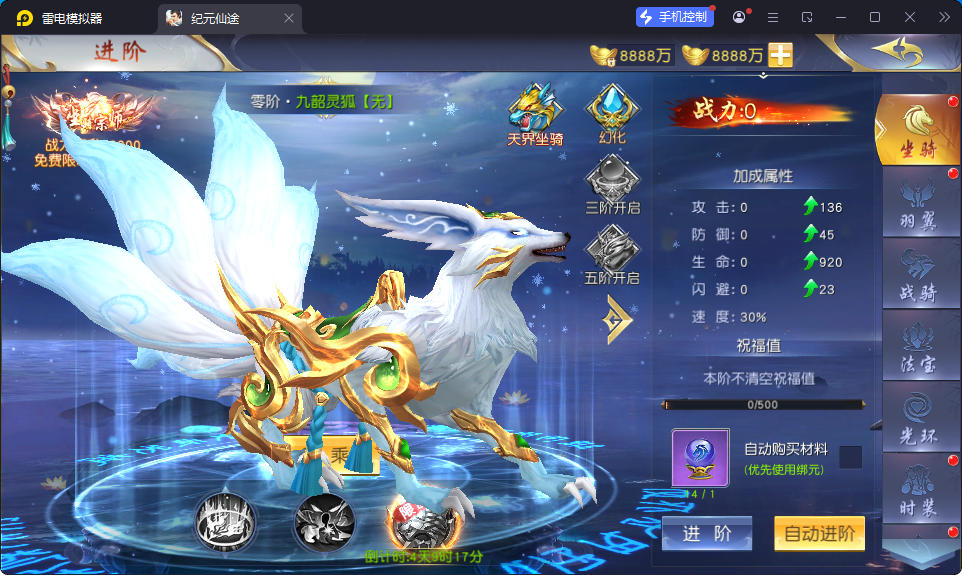Open the 手机控制 phone control button
Image resolution: width=962 pixels, height=575 pixels.
tap(675, 17)
